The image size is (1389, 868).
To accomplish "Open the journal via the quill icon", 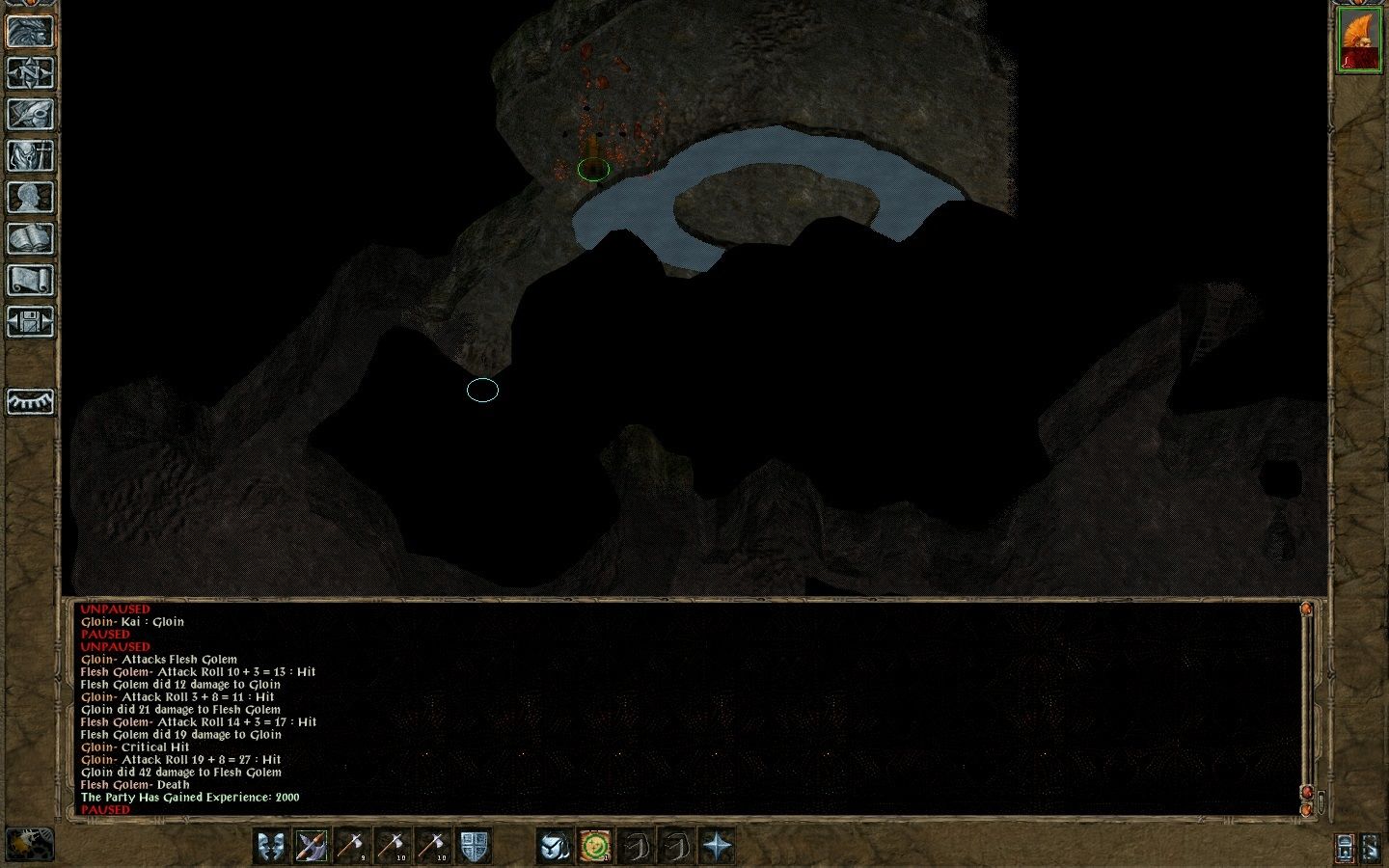I will 30,114.
